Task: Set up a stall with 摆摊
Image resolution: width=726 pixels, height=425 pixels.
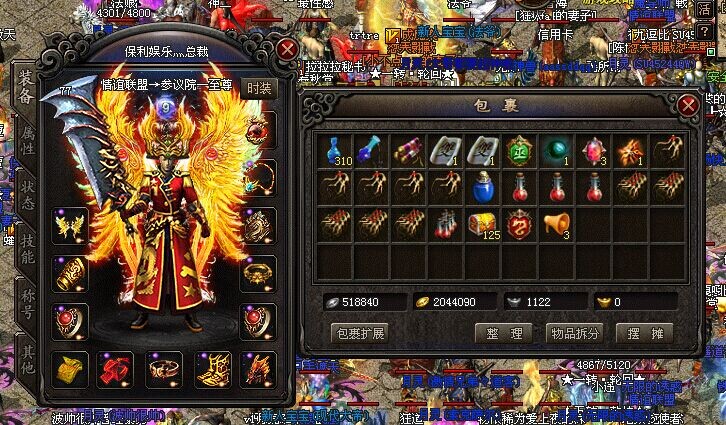Action: tap(645, 333)
